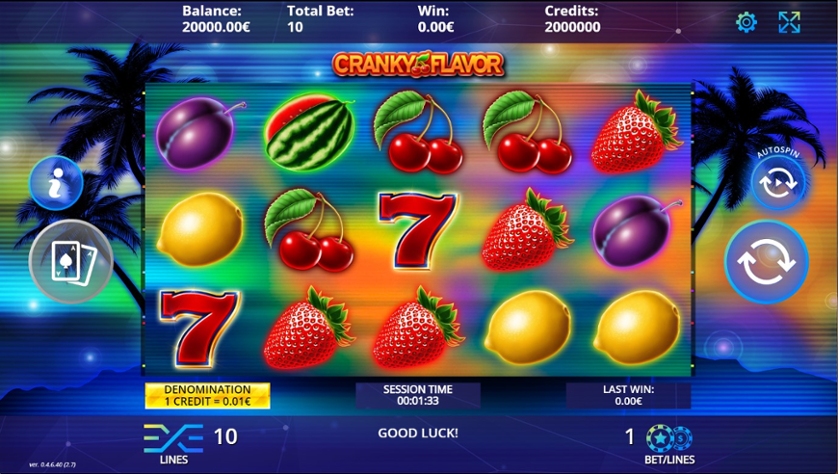Change the Bet/Lines chip amount

coord(668,438)
